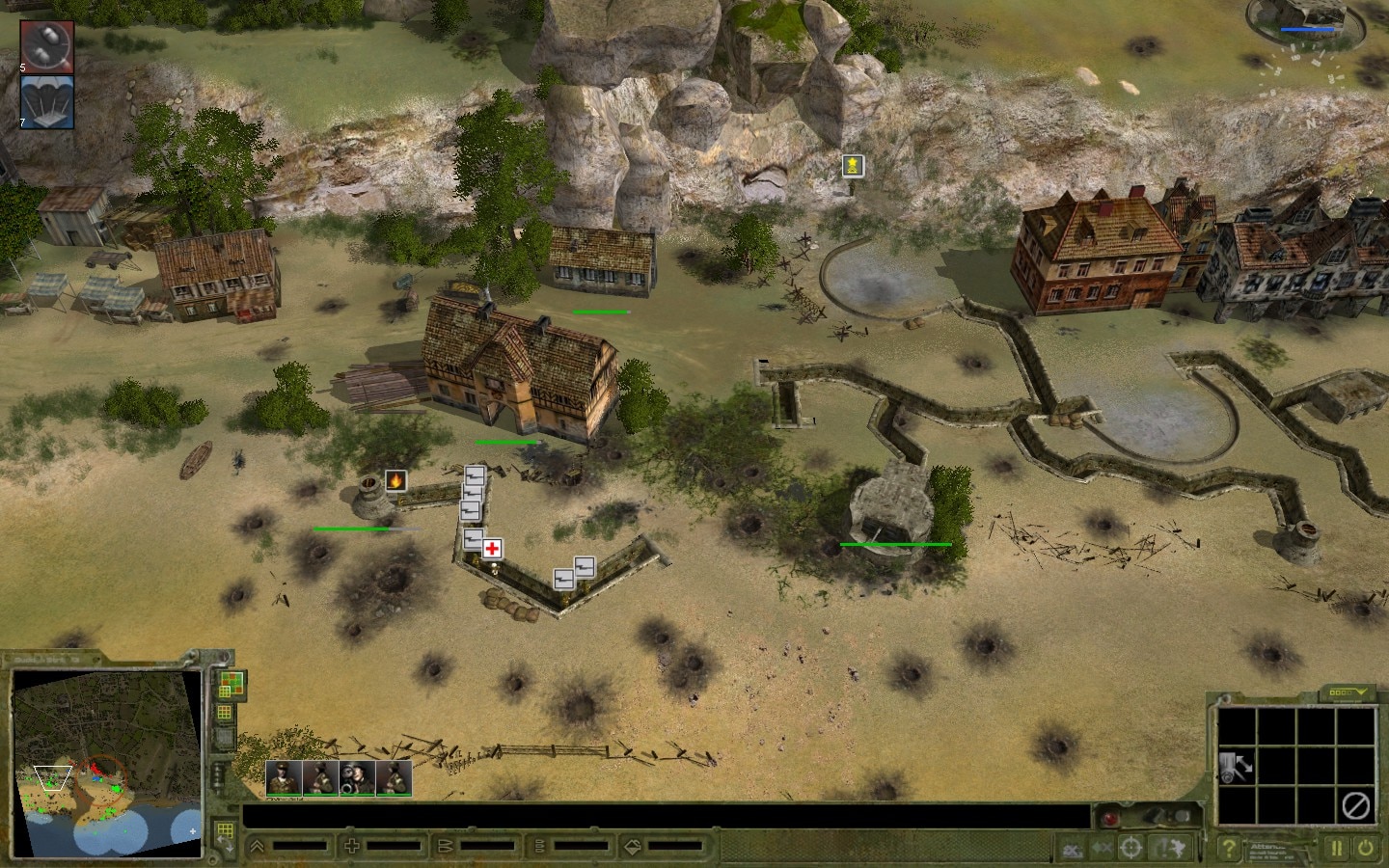Select the gun move/deploy command icon
The image size is (1389, 868).
1236,766
